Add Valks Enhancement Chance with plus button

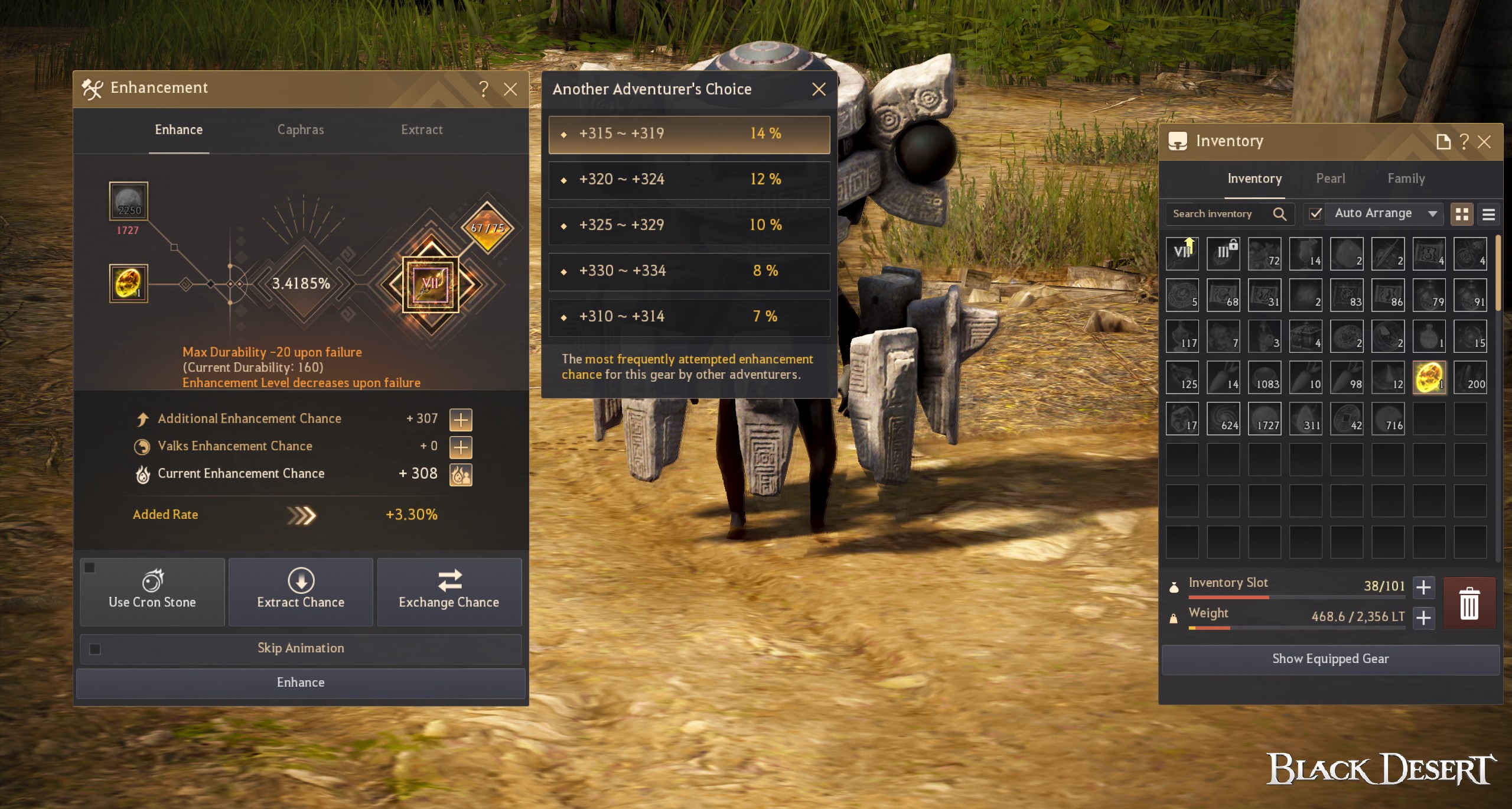point(461,447)
